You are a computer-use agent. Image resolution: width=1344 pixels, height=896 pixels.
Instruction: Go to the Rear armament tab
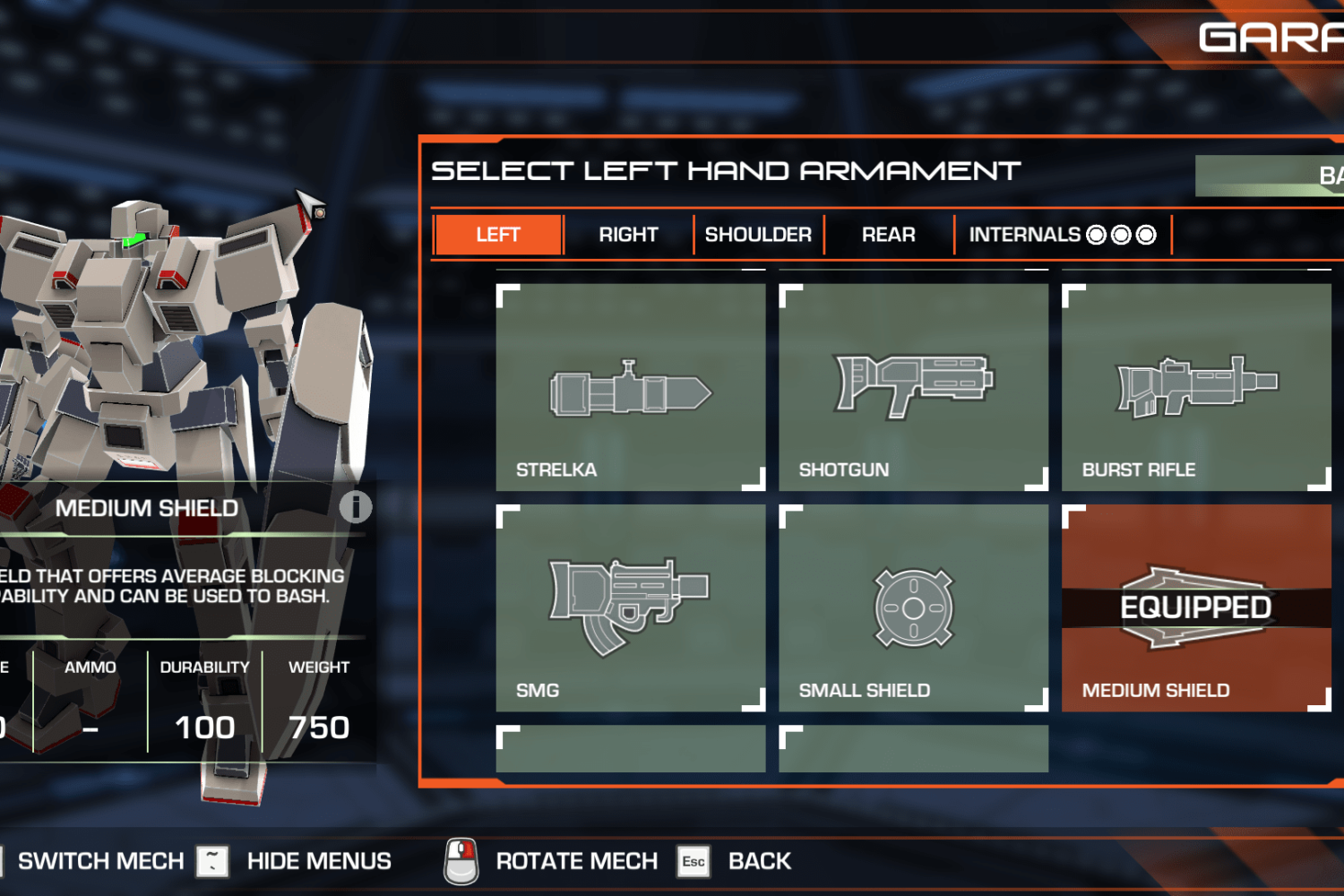888,235
